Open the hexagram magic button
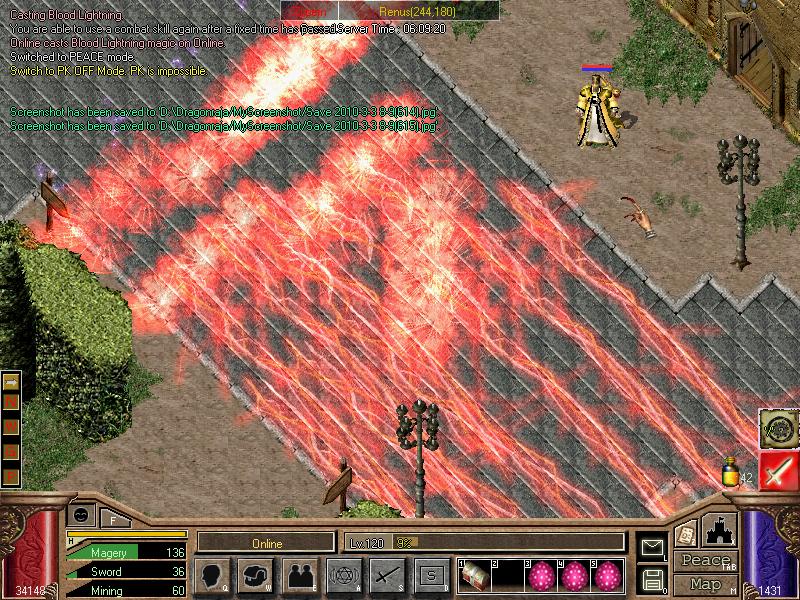Viewport: 800px width, 600px height. [344, 576]
